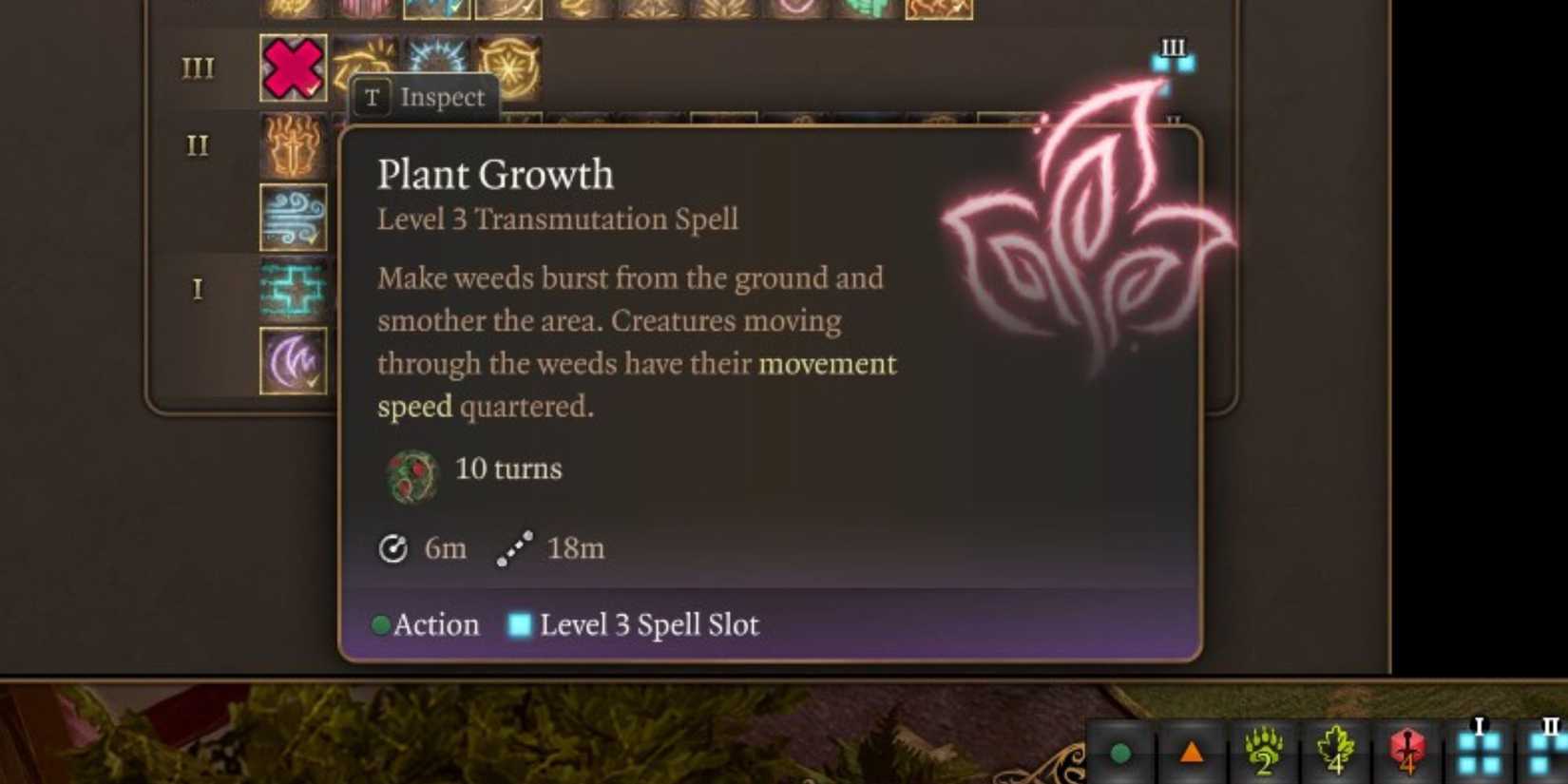Select the Gust of Wind spell icon

[293, 217]
